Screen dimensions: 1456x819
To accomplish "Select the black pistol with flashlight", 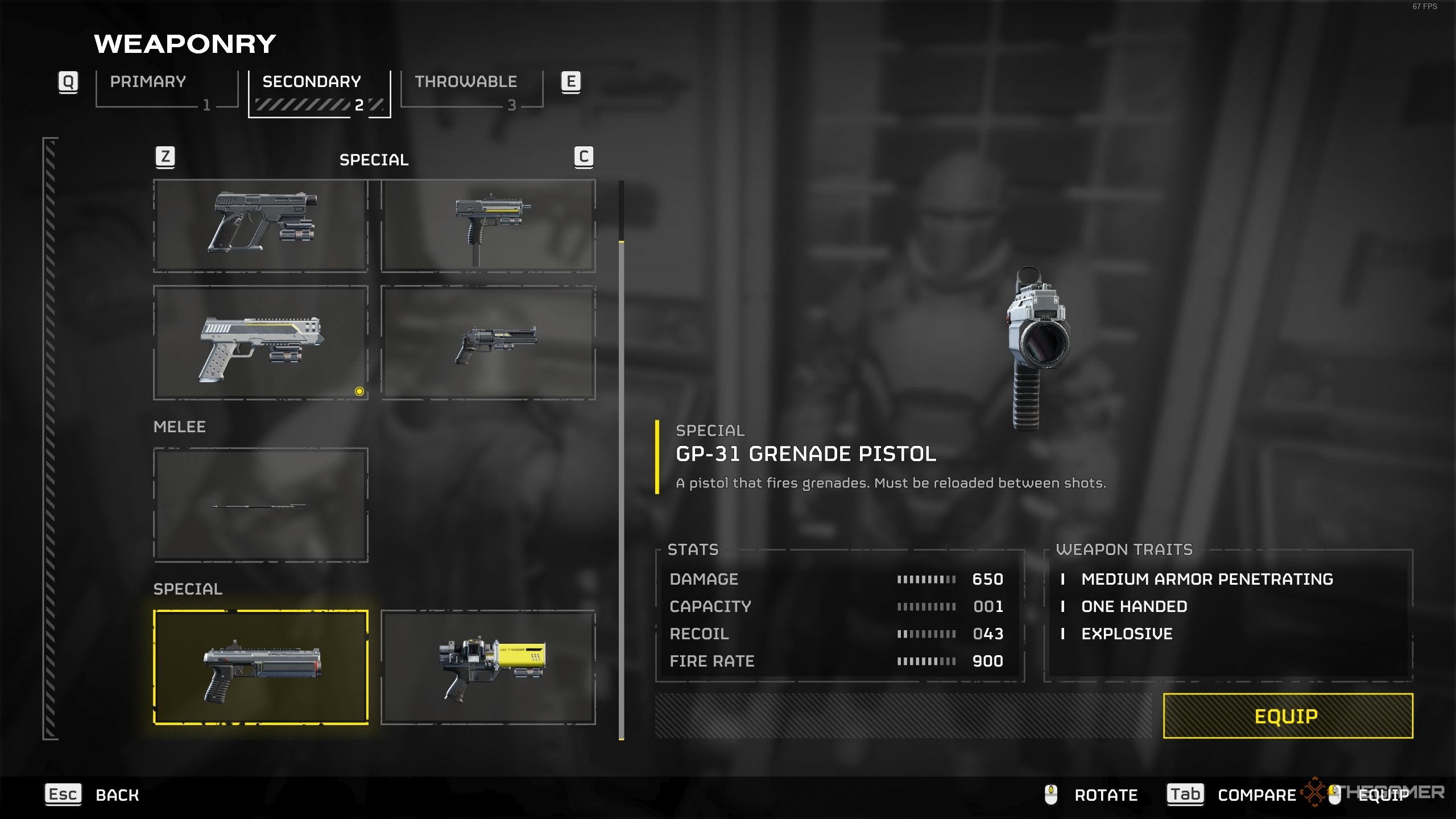I will pyautogui.click(x=260, y=226).
